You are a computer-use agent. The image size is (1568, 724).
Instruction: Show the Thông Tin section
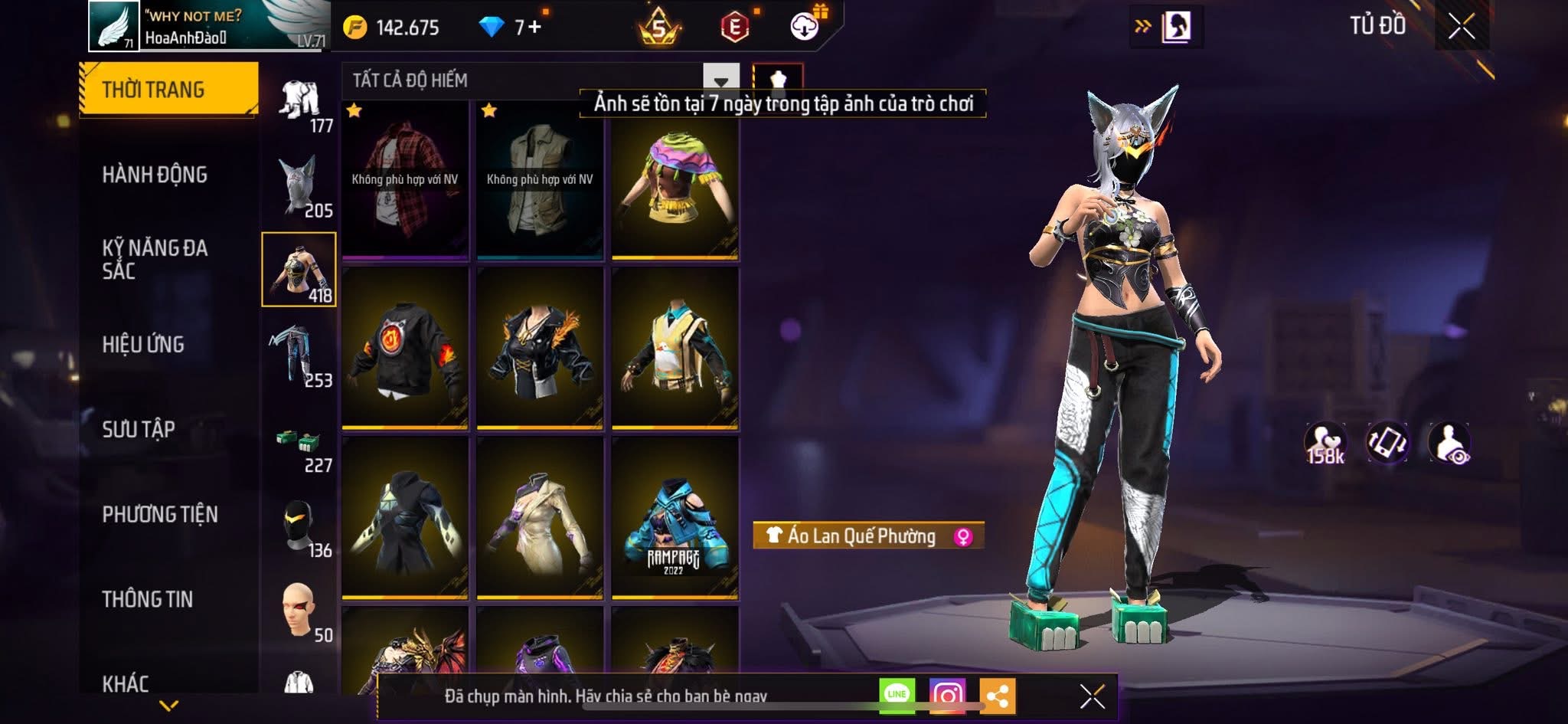click(148, 599)
